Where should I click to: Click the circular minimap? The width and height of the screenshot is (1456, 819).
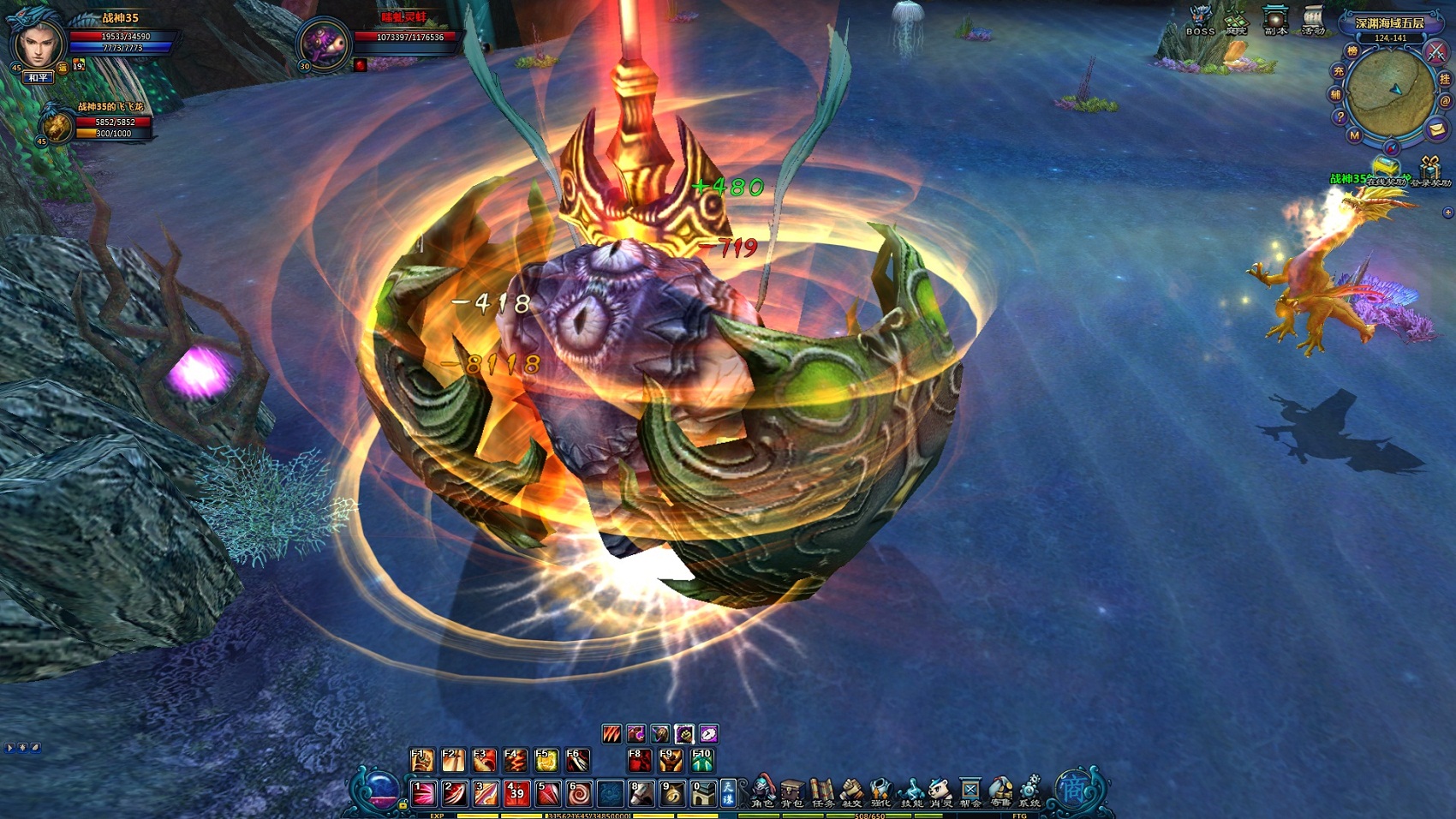click(1389, 92)
